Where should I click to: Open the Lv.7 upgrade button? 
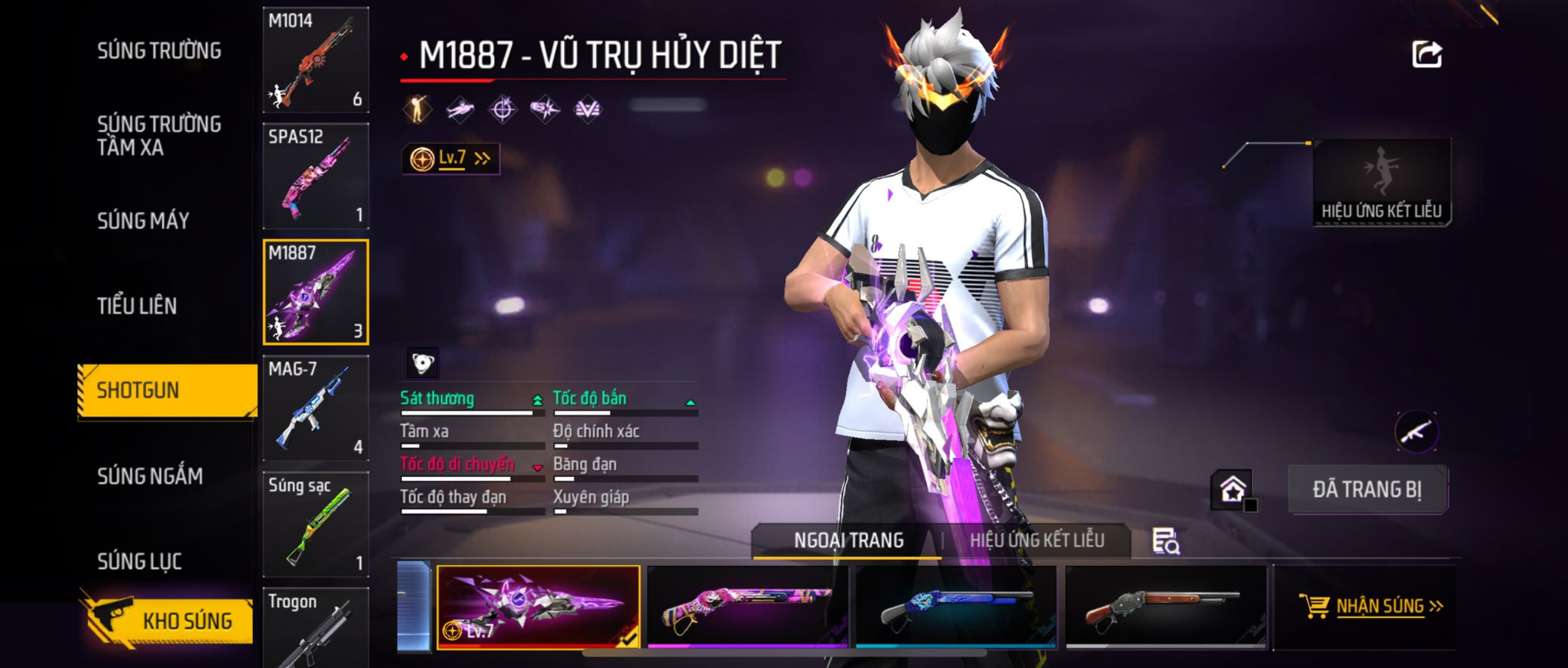[x=451, y=159]
